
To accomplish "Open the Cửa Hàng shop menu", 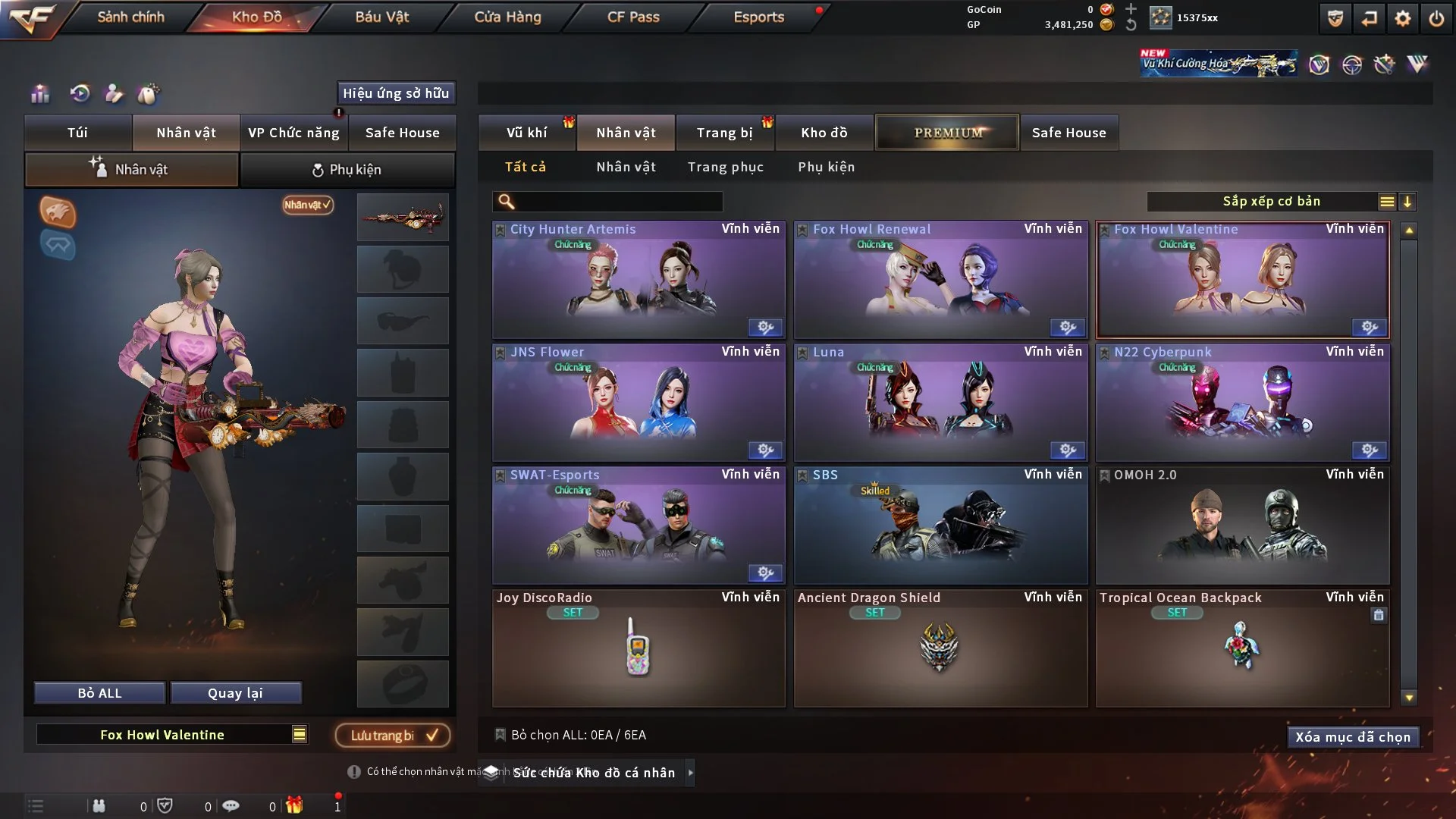I will point(507,17).
